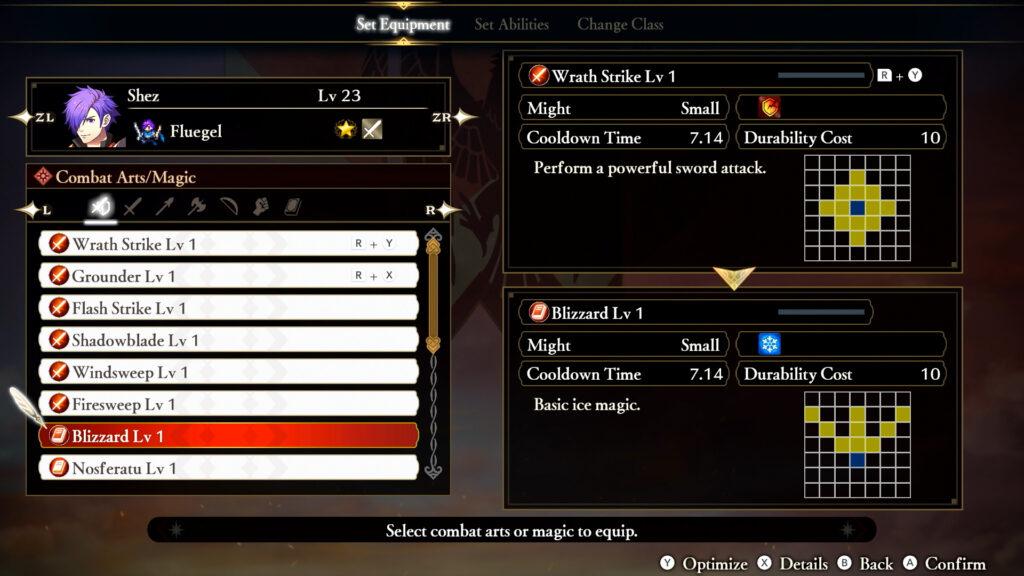1024x576 pixels.
Task: Click the combat arts list scrollbar
Action: pyautogui.click(x=433, y=300)
